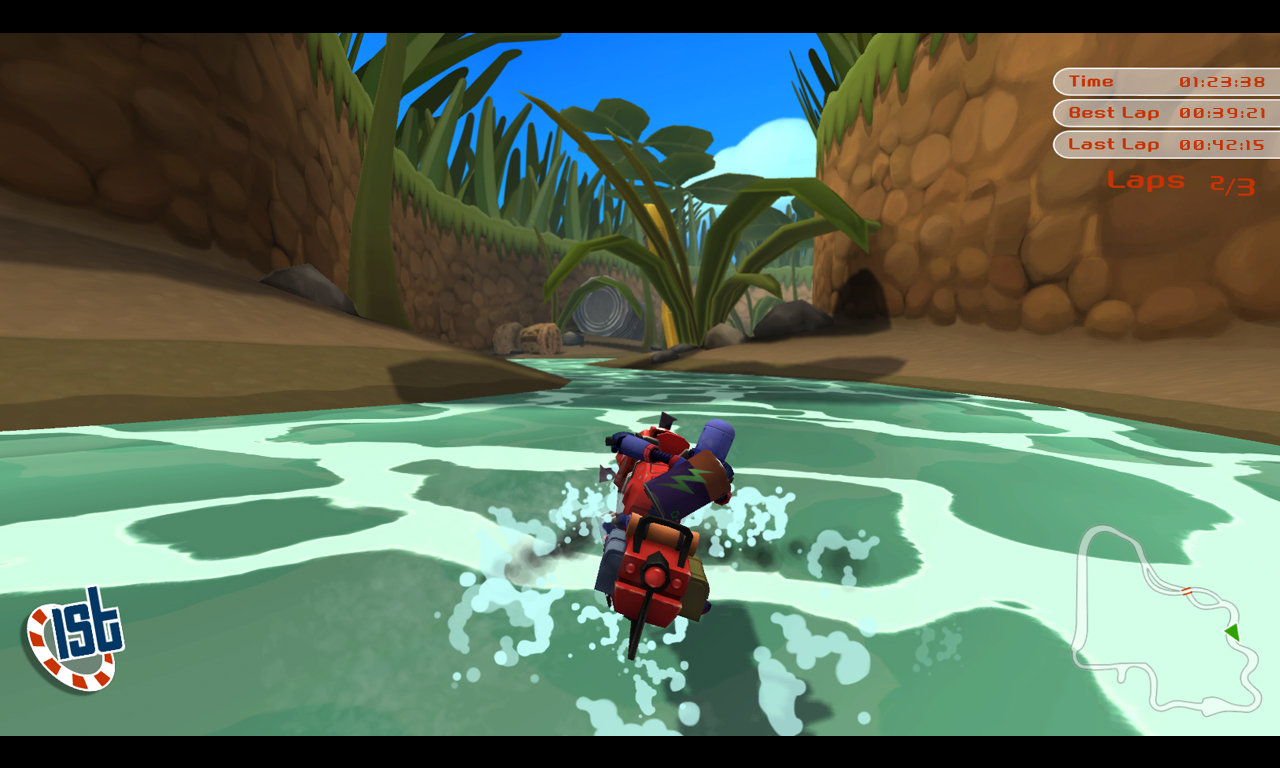Select the green player arrow on the minimap
This screenshot has height=768, width=1280.
click(x=1232, y=632)
